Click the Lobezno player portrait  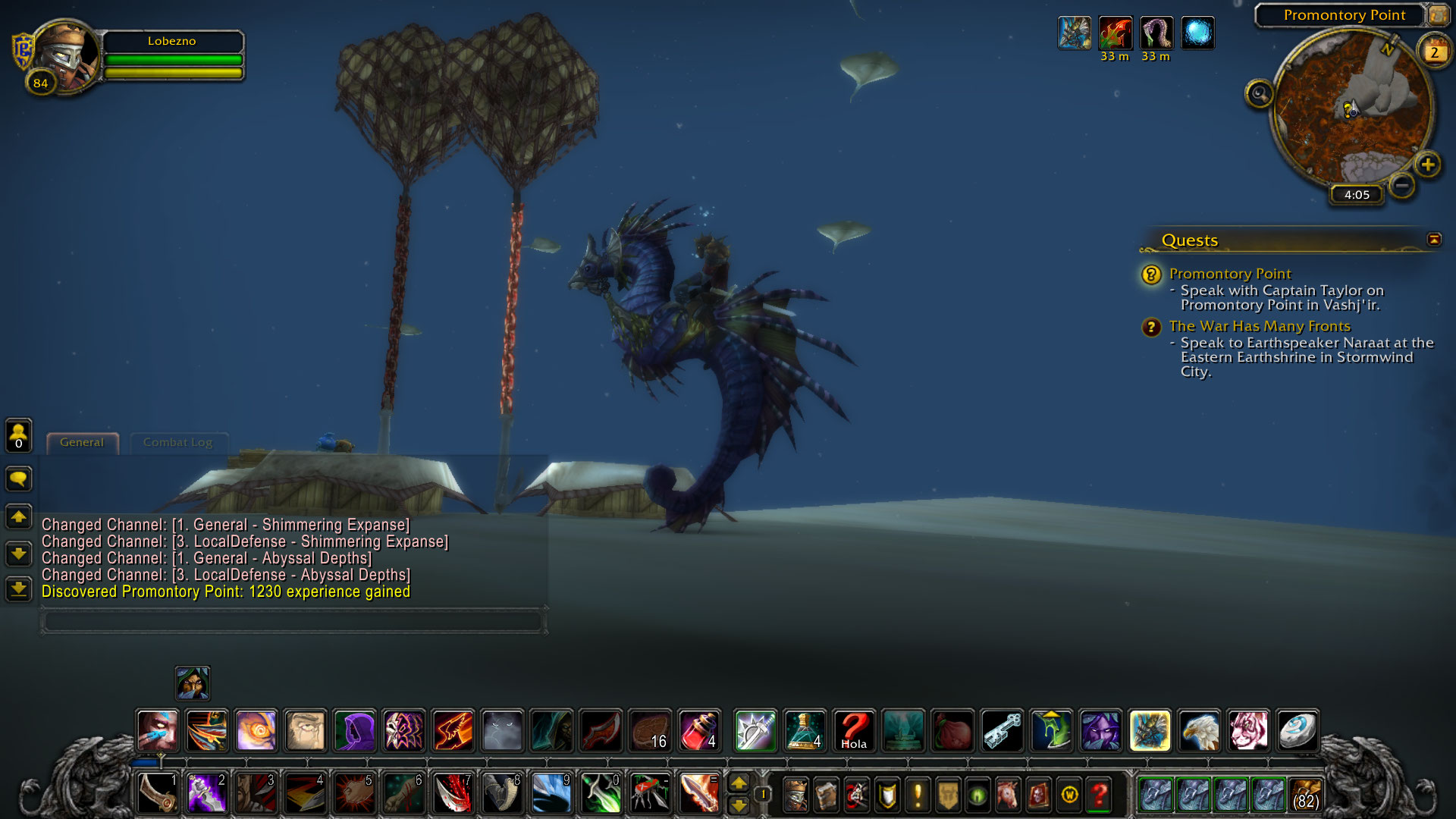coord(64,56)
